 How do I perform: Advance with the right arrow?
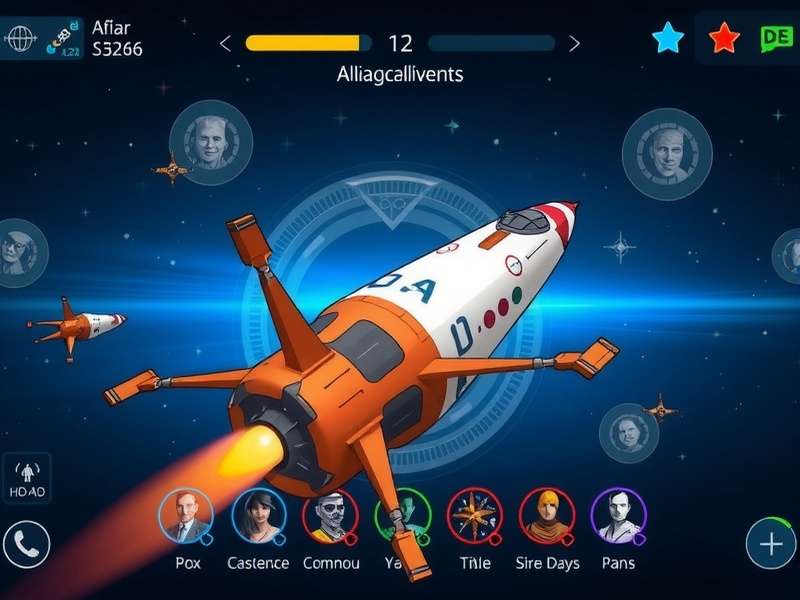click(x=574, y=43)
